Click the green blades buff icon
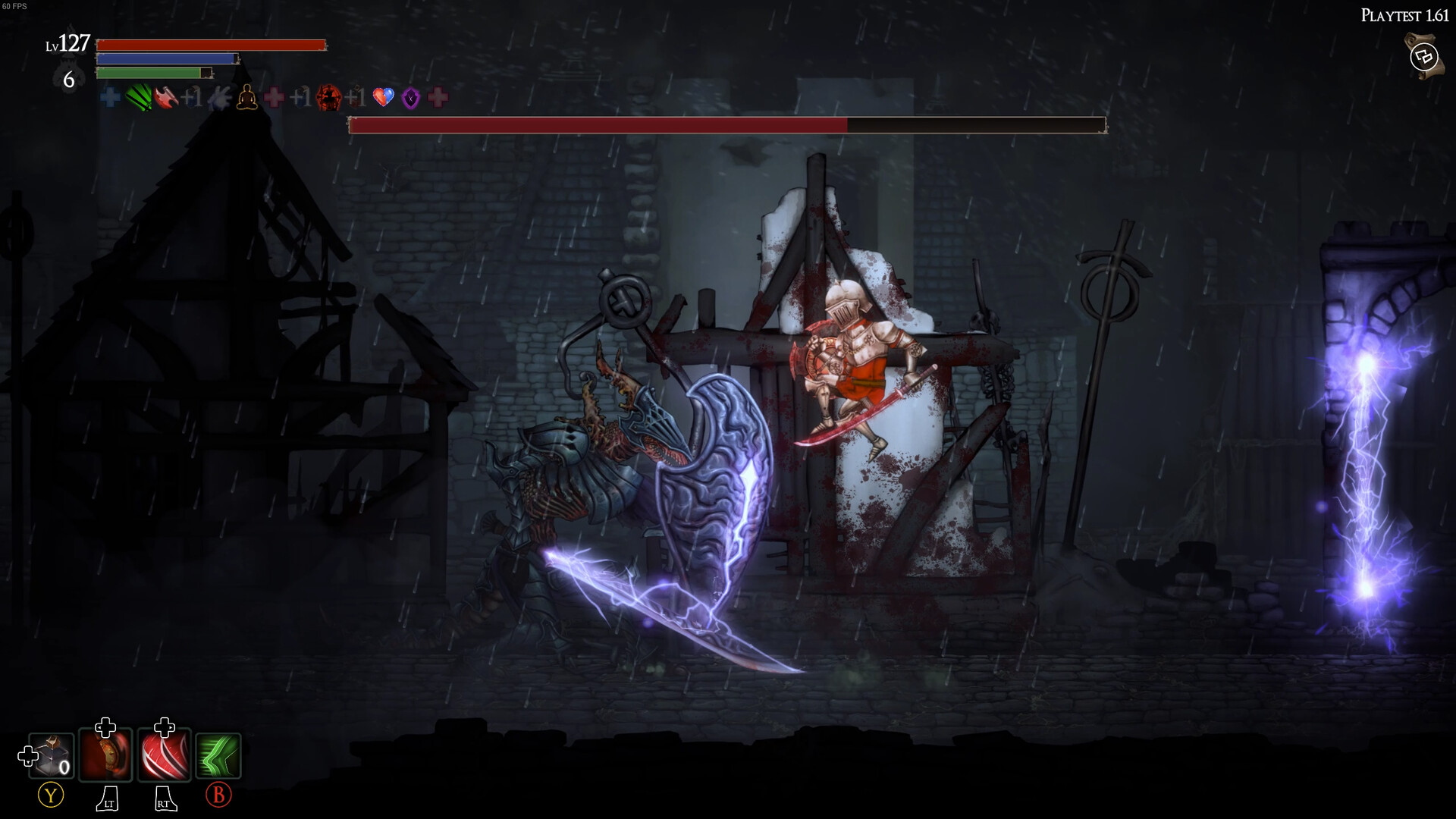Image resolution: width=1456 pixels, height=819 pixels. [x=139, y=99]
